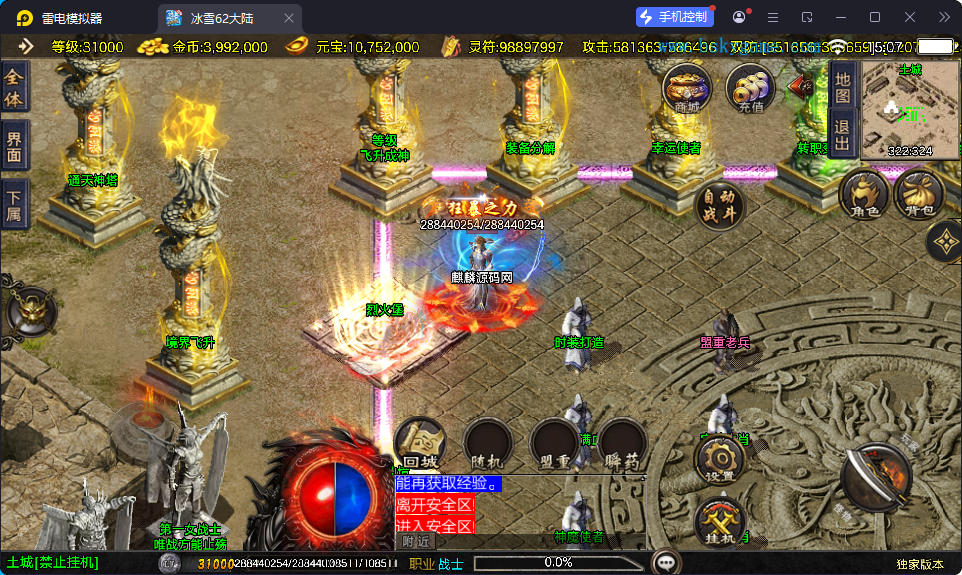962x575 pixels.
Task: Open the 背包 backpack
Action: [919, 195]
